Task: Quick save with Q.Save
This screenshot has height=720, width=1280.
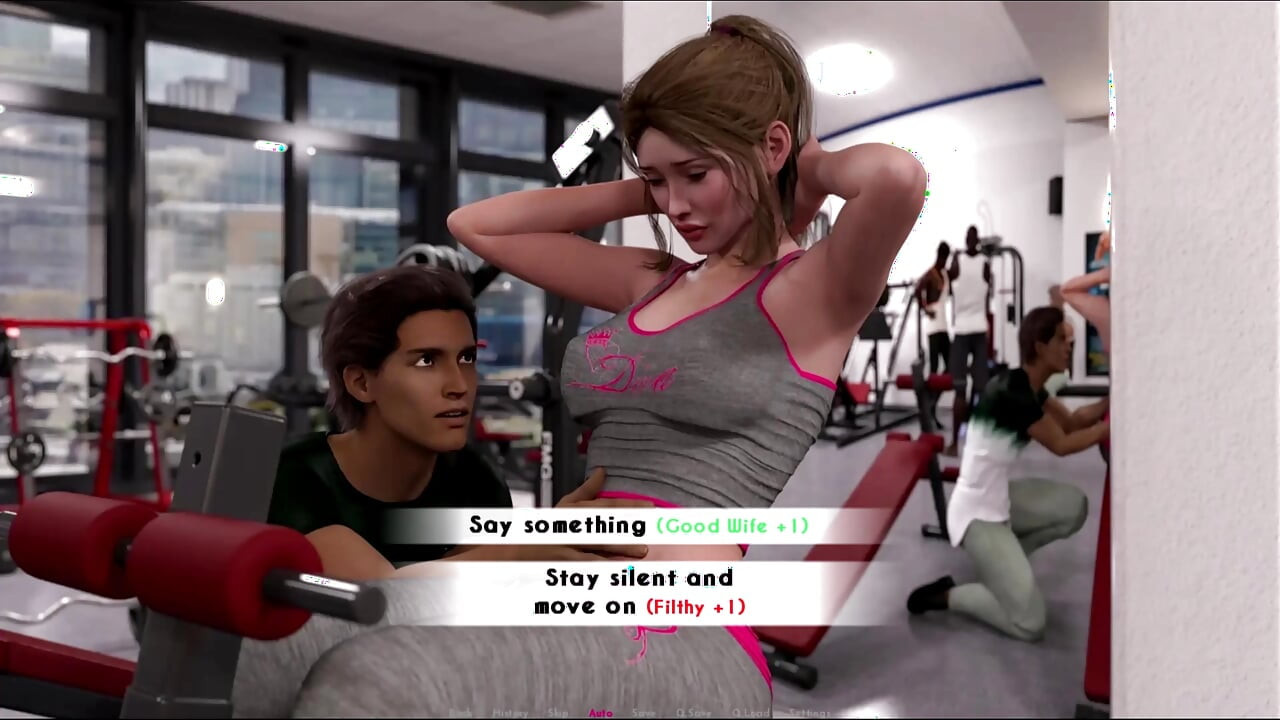Action: point(694,713)
